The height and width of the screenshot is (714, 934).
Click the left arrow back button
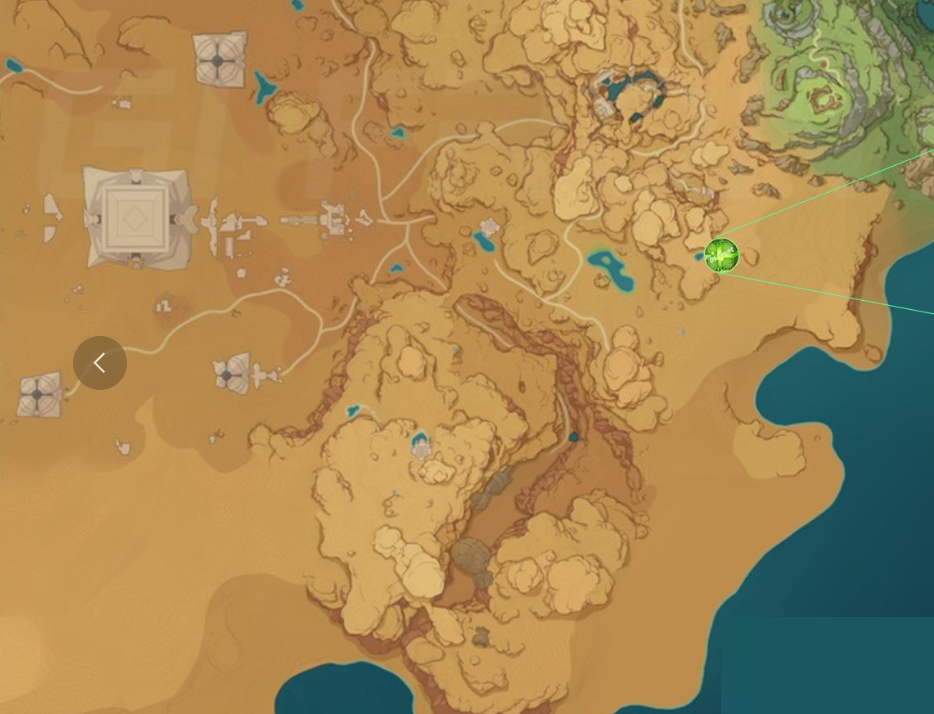pyautogui.click(x=100, y=363)
